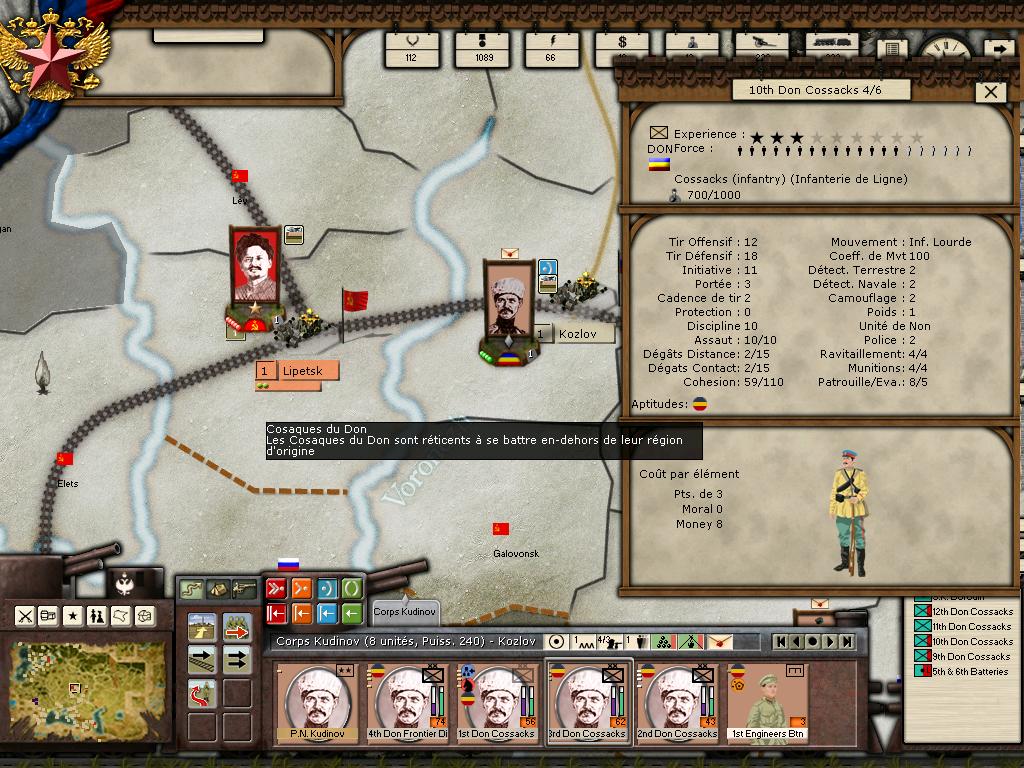The width and height of the screenshot is (1024, 768).
Task: Activate the rail movement order button
Action: pyautogui.click(x=203, y=659)
